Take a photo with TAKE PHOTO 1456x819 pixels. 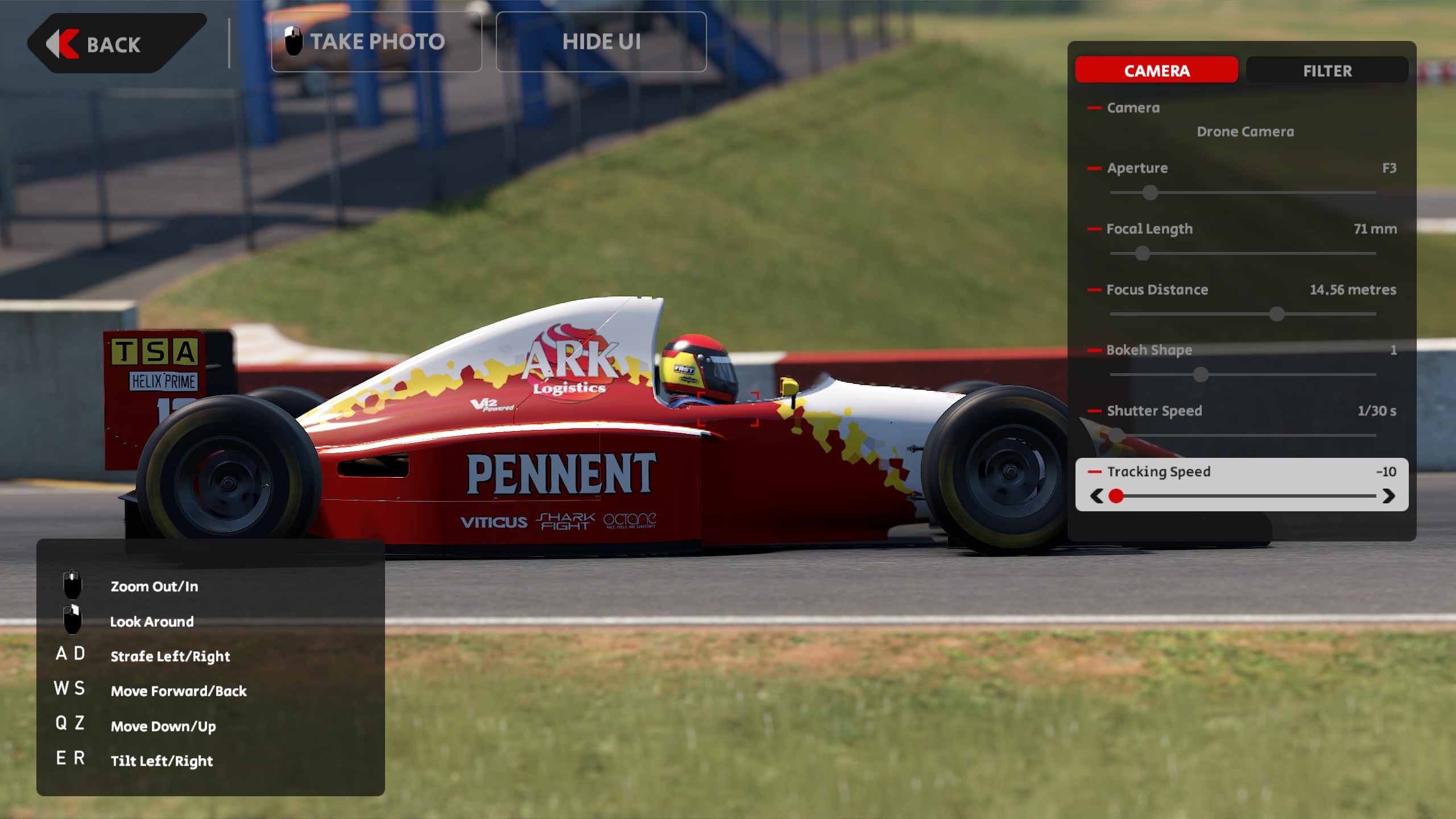pos(377,42)
